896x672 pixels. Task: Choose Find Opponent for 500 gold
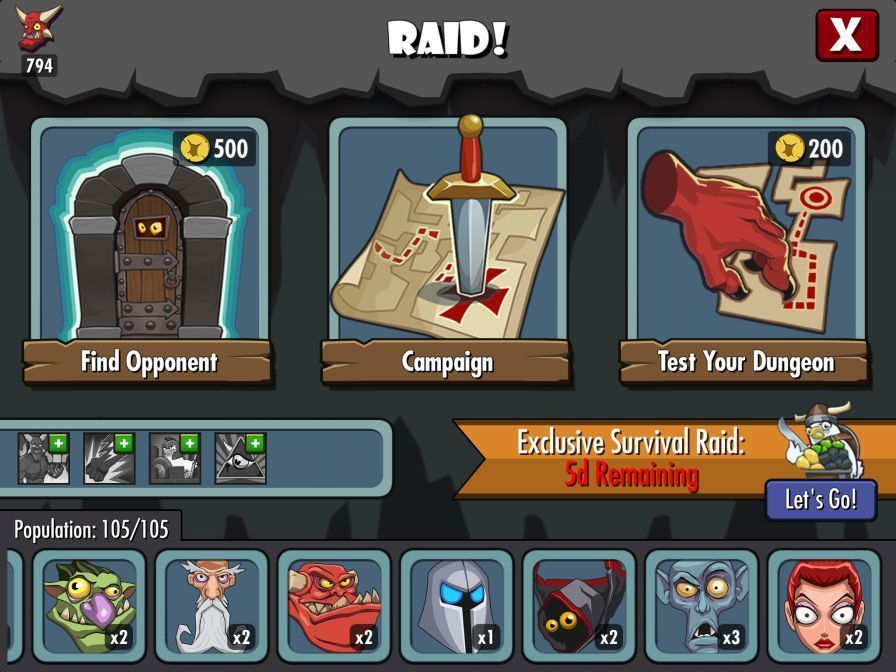tap(148, 250)
